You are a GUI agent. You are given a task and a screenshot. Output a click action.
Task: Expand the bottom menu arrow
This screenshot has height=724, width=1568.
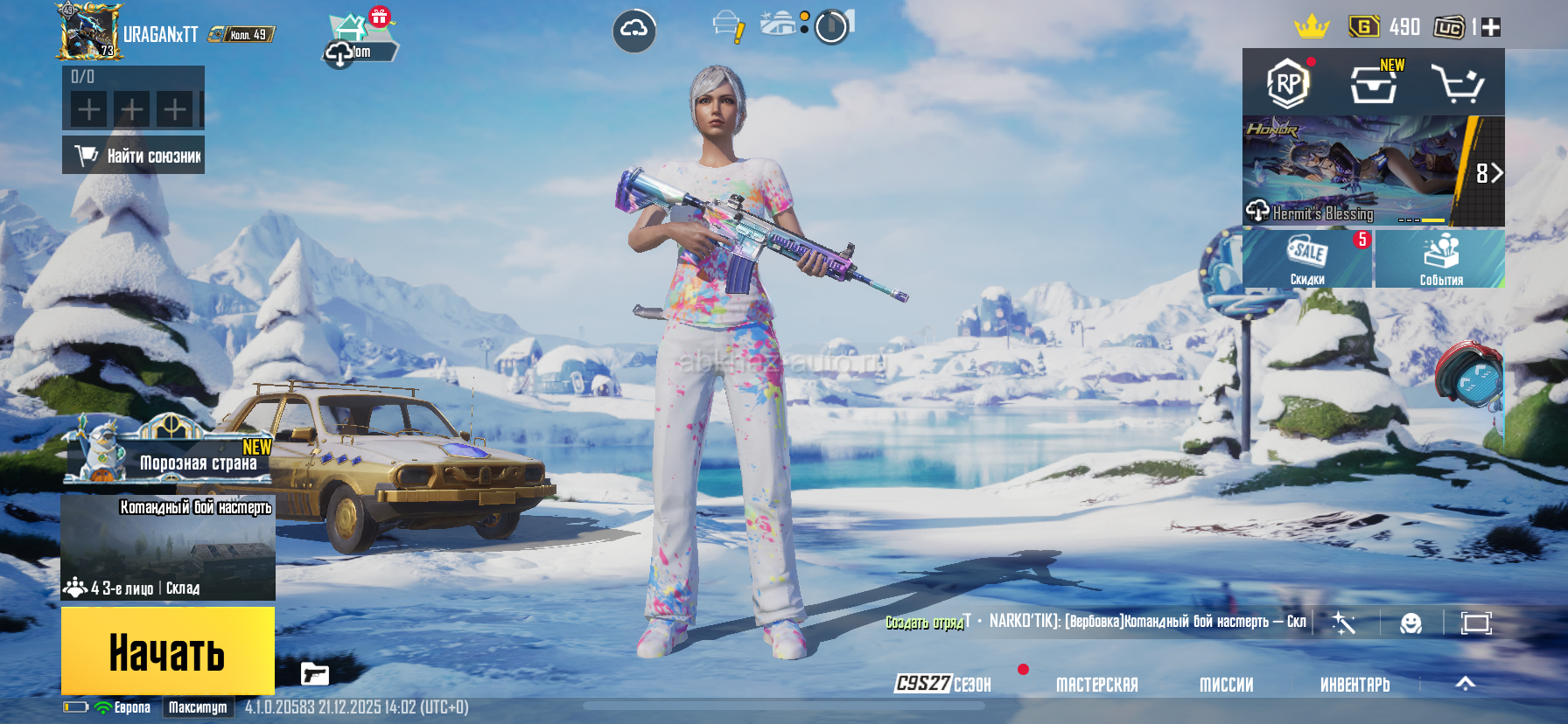tap(1465, 684)
